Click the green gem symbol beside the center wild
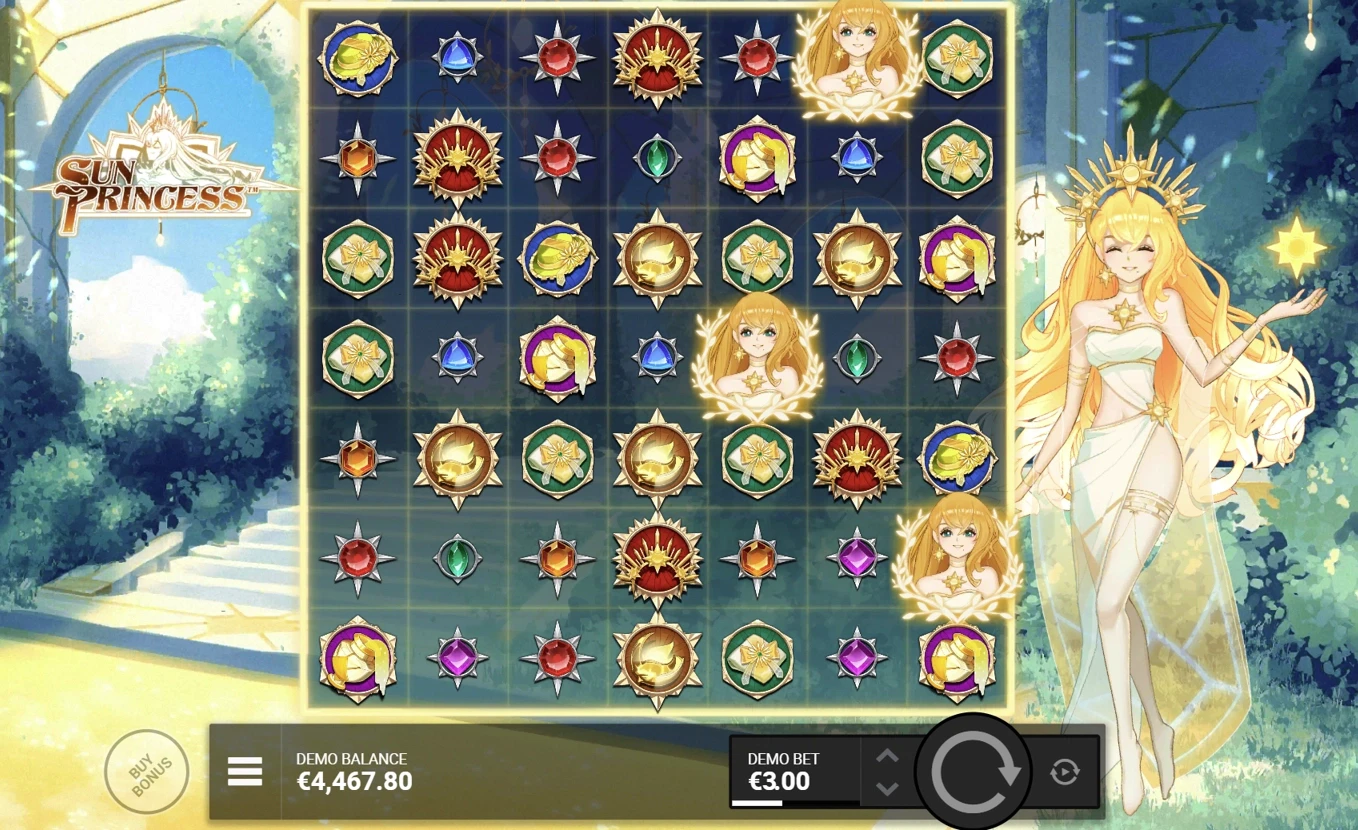The image size is (1358, 830). point(856,360)
